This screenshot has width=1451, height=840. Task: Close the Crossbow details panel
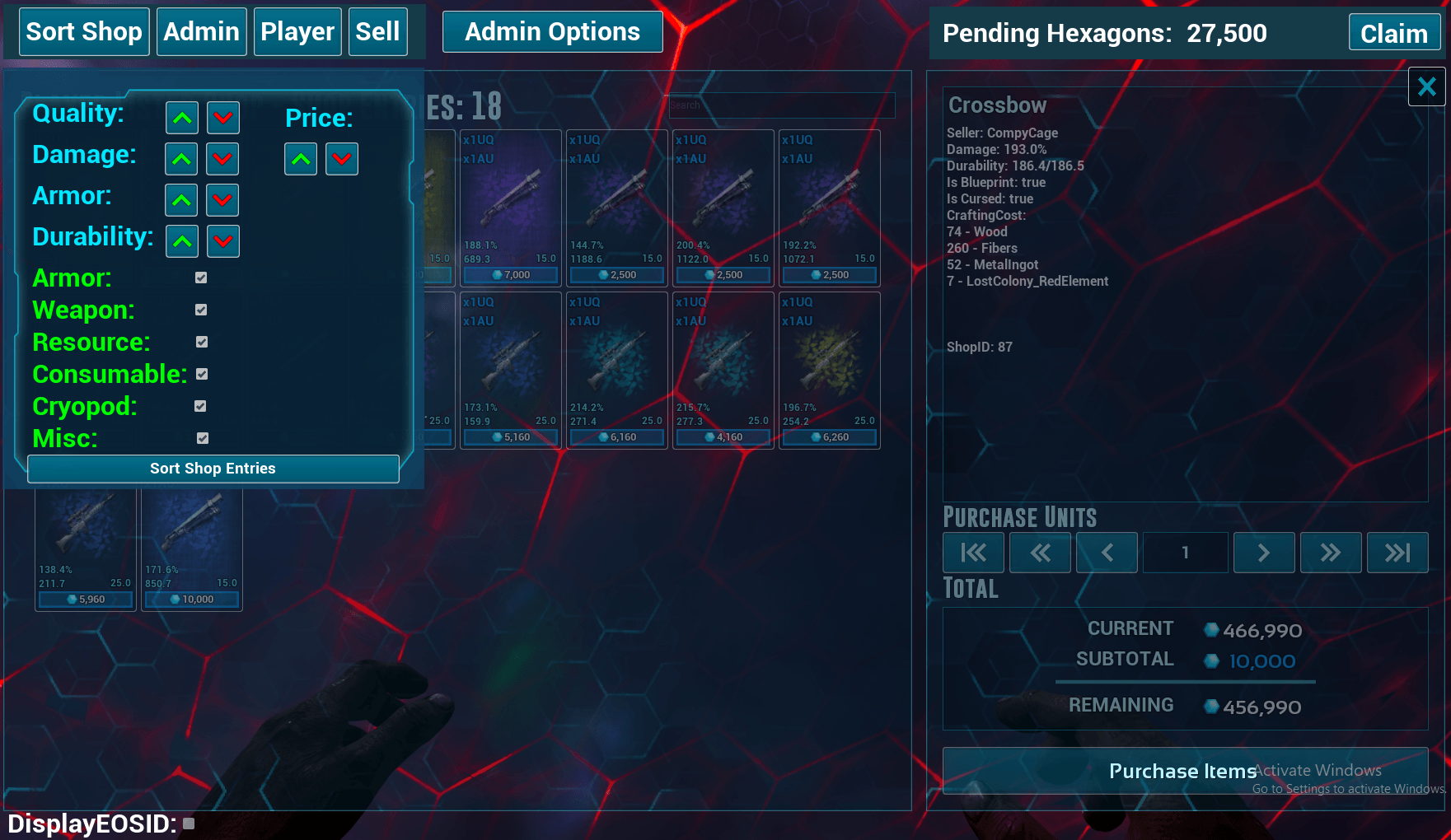coord(1426,86)
